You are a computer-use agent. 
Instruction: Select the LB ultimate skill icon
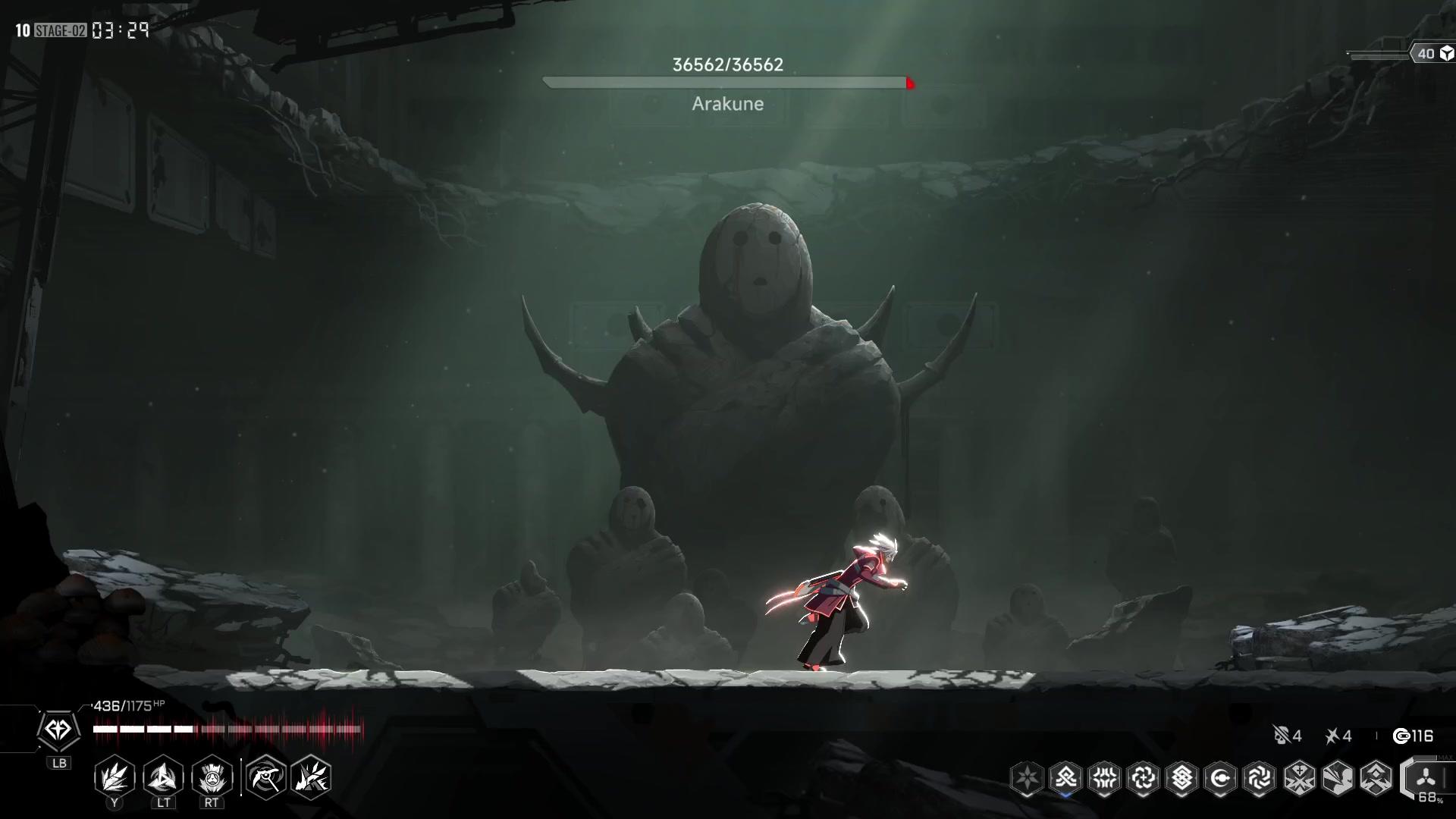tap(60, 730)
